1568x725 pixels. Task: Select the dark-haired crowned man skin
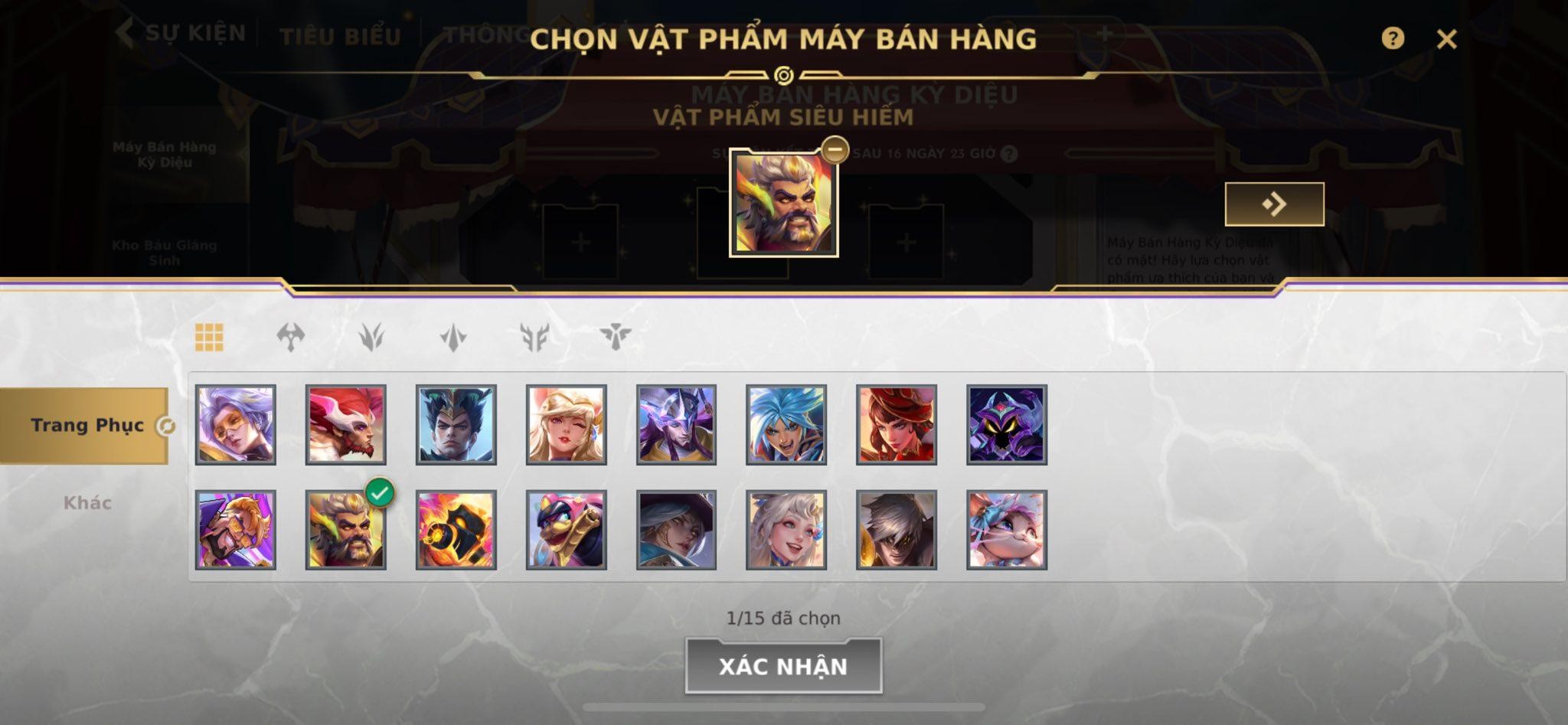456,425
